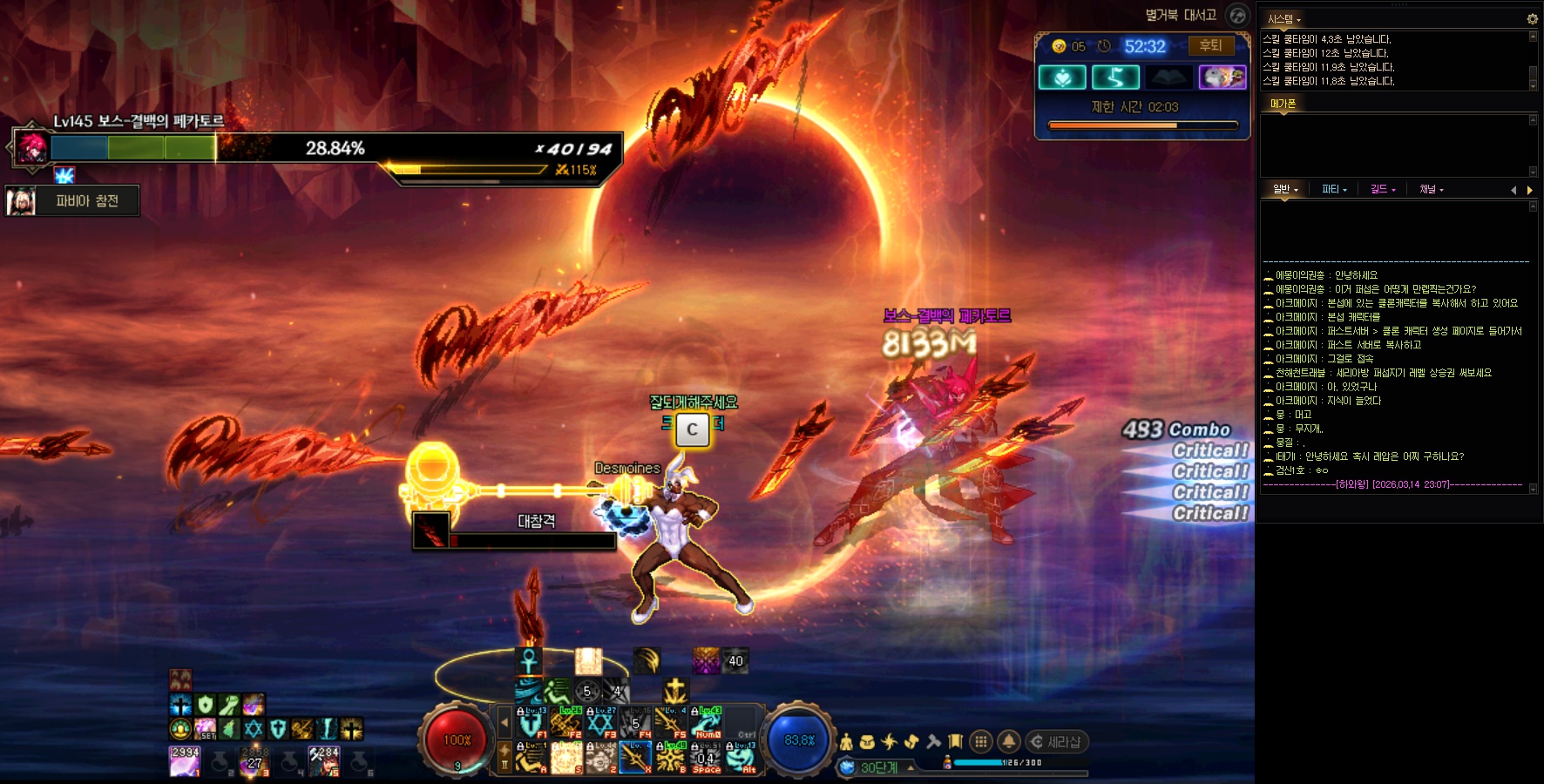Use the quick slot item showing 2994
The image size is (1544, 784).
(185, 761)
